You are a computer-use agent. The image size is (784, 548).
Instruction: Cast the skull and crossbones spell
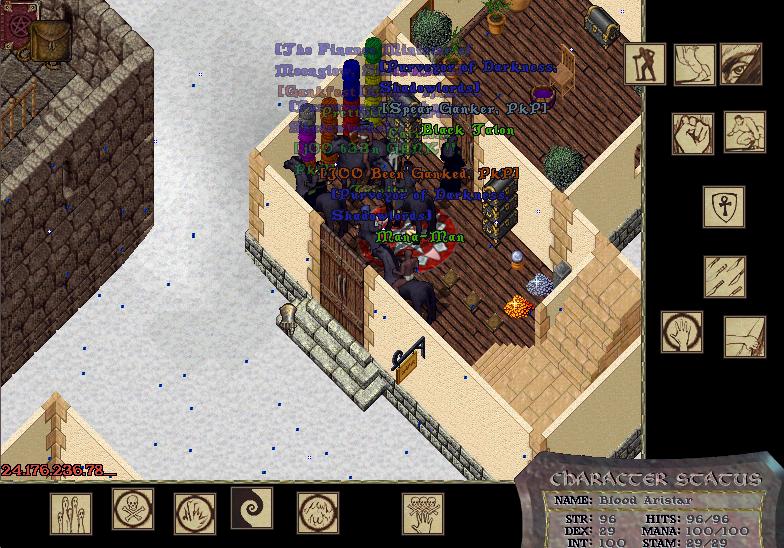133,510
